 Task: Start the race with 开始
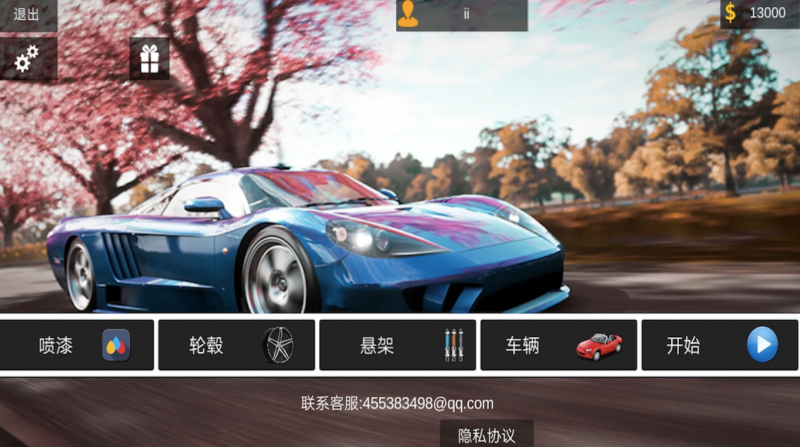(x=719, y=346)
